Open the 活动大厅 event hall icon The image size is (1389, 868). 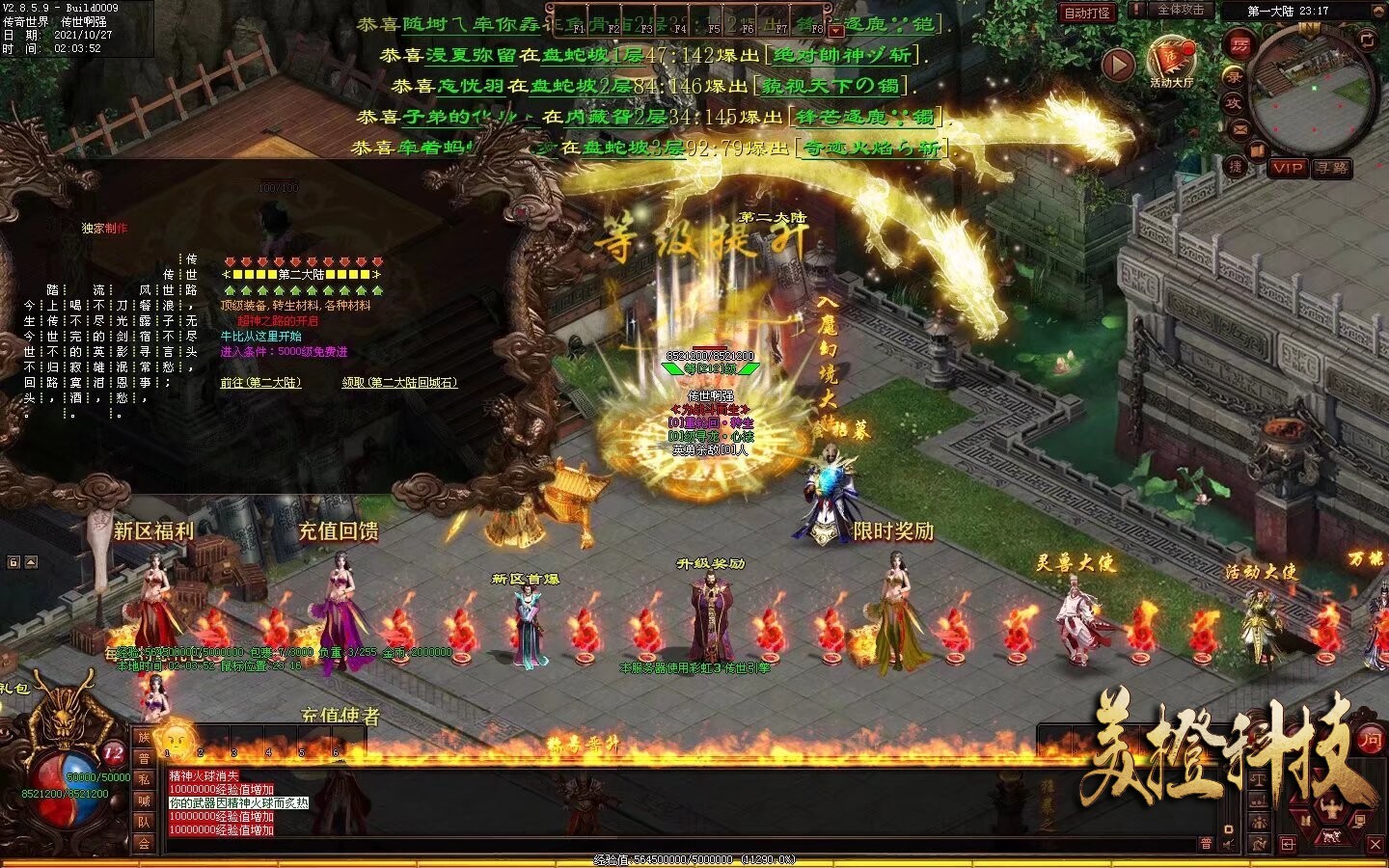pos(1171,60)
